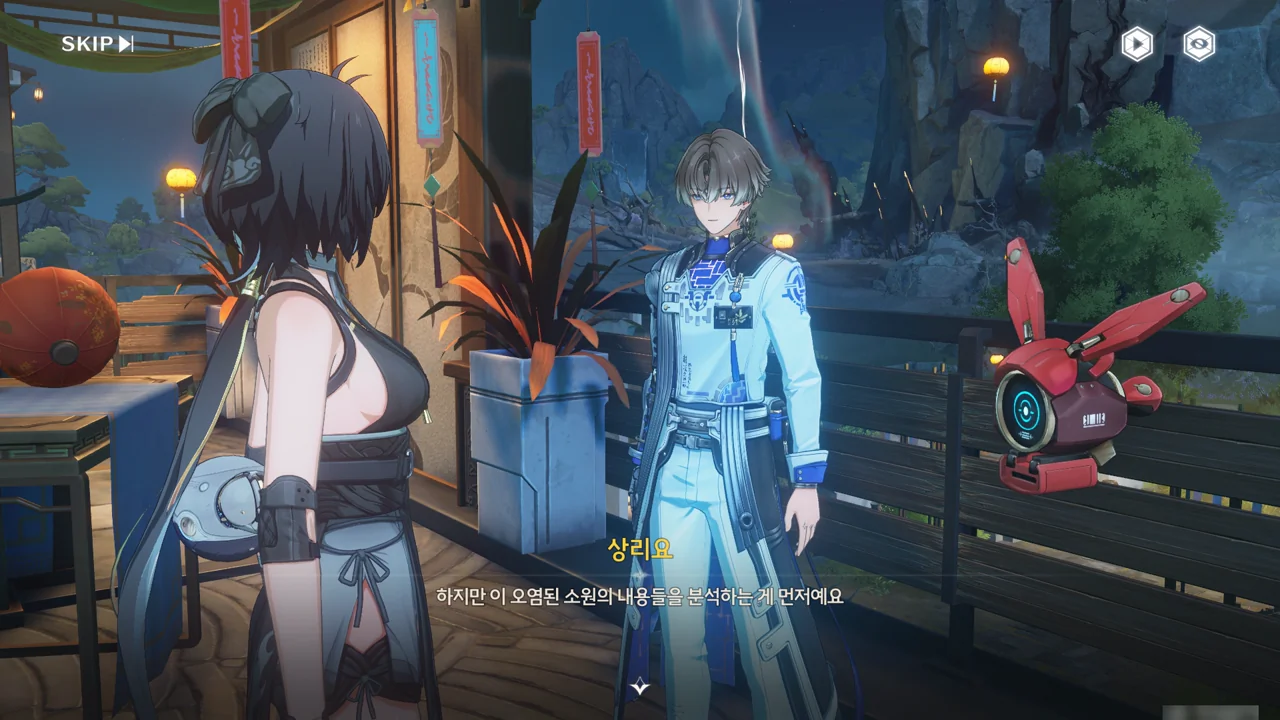Advance dialogue with the continue arrow
The height and width of the screenshot is (720, 1280).
pos(641,687)
